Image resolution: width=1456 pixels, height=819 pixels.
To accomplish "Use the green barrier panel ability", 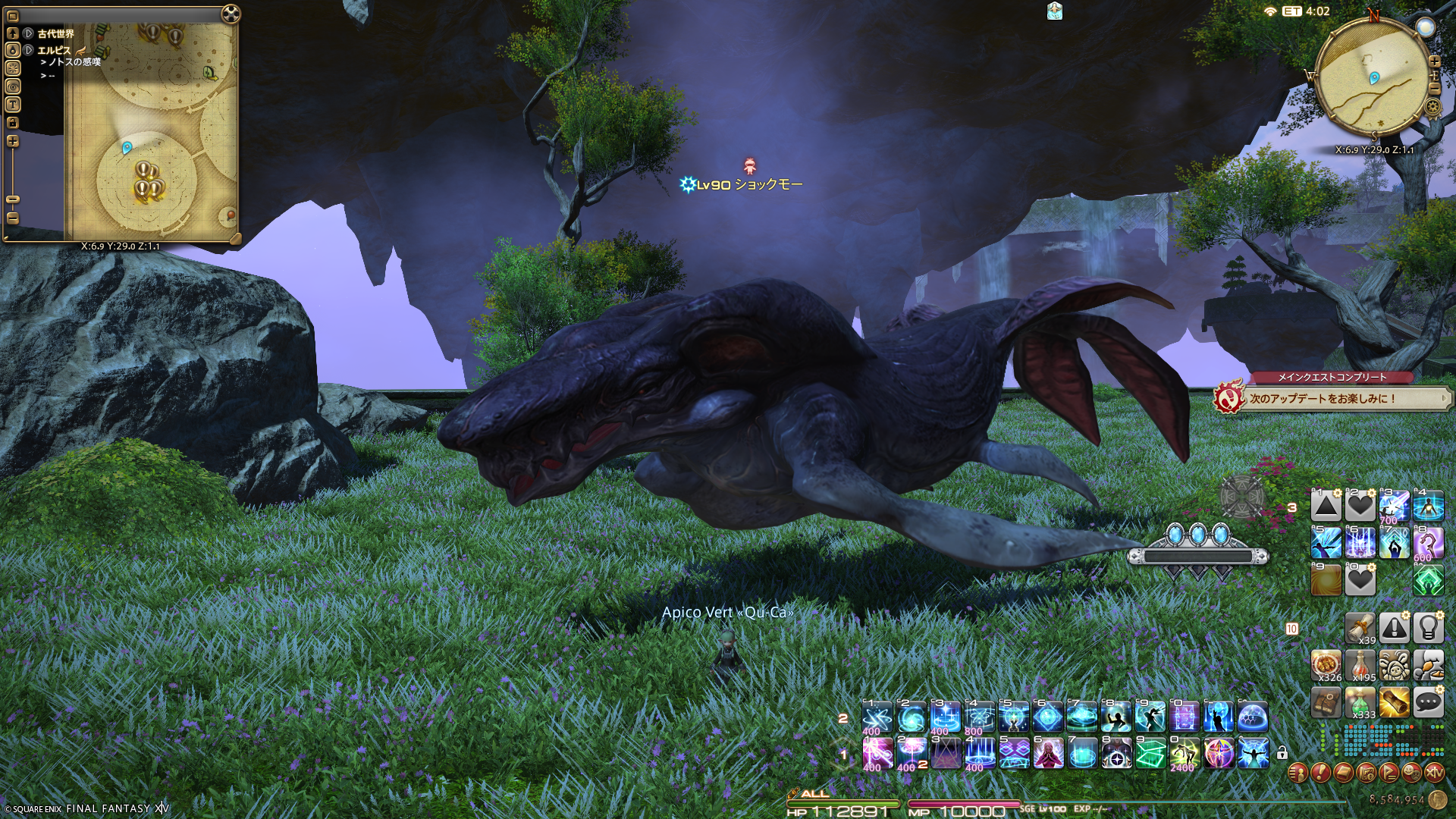I will pos(1150,753).
